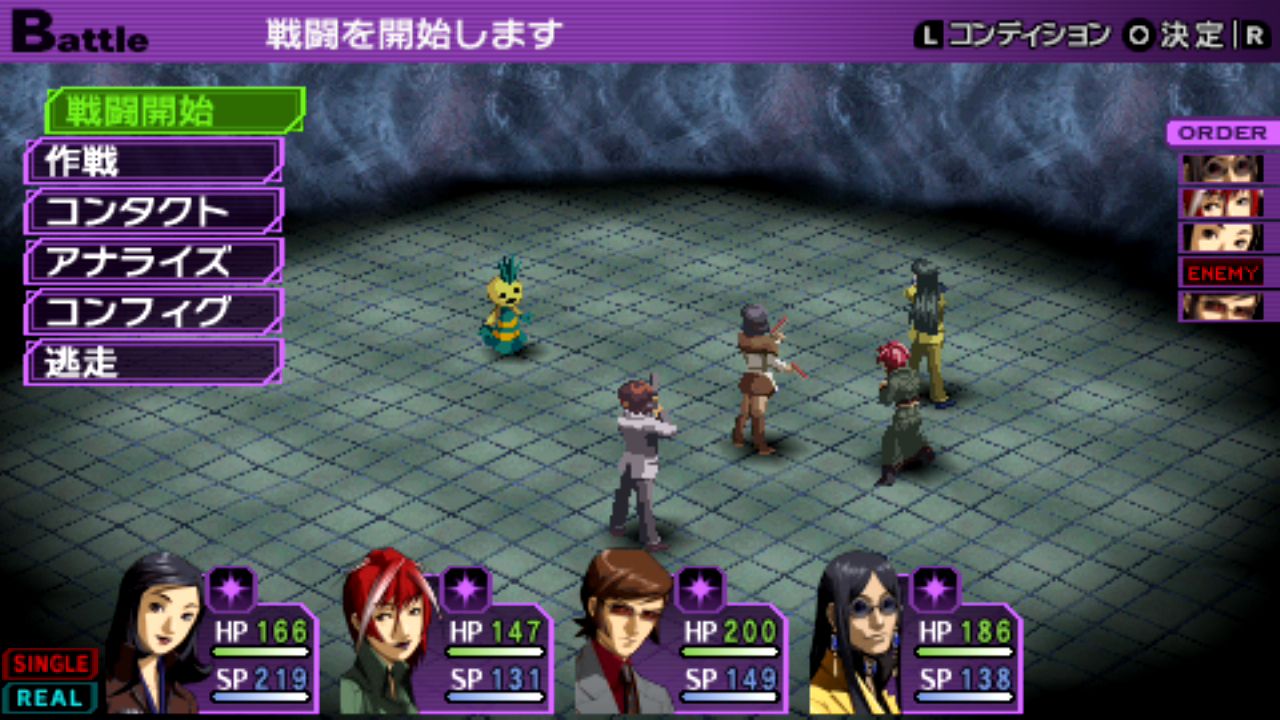Choose the コンタクト contact option
This screenshot has width=1280, height=720.
(153, 211)
